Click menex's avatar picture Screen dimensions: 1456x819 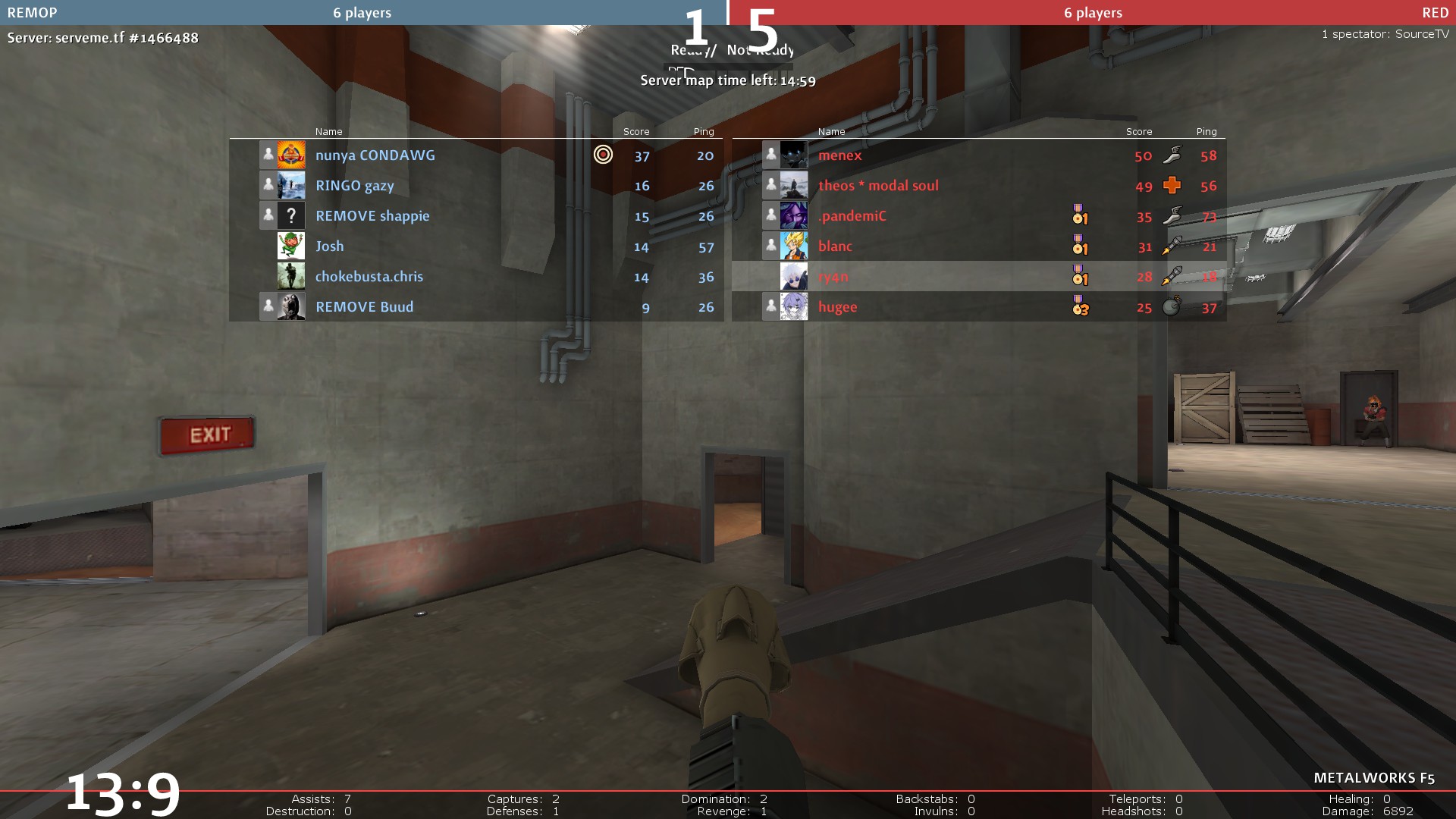pos(794,155)
